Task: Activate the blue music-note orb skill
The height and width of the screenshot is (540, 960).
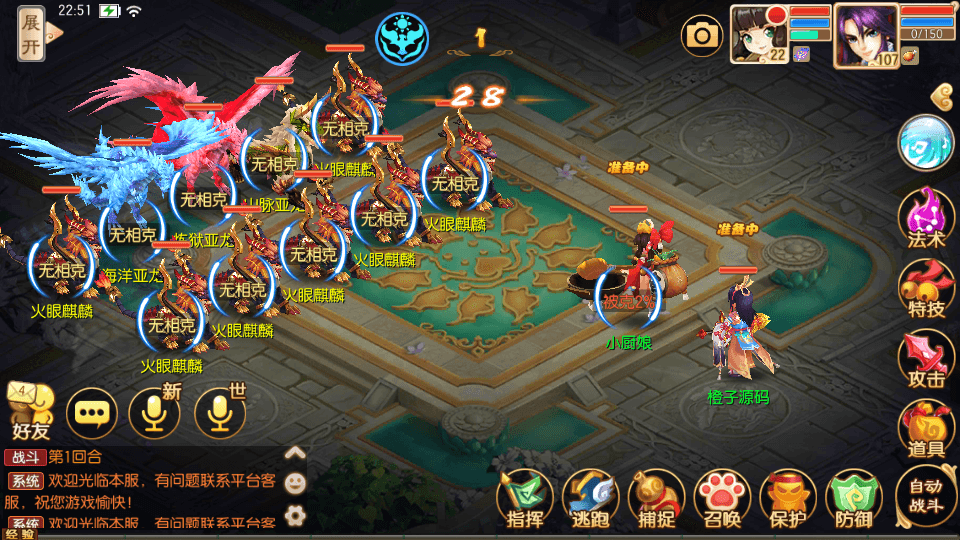Action: [926, 143]
